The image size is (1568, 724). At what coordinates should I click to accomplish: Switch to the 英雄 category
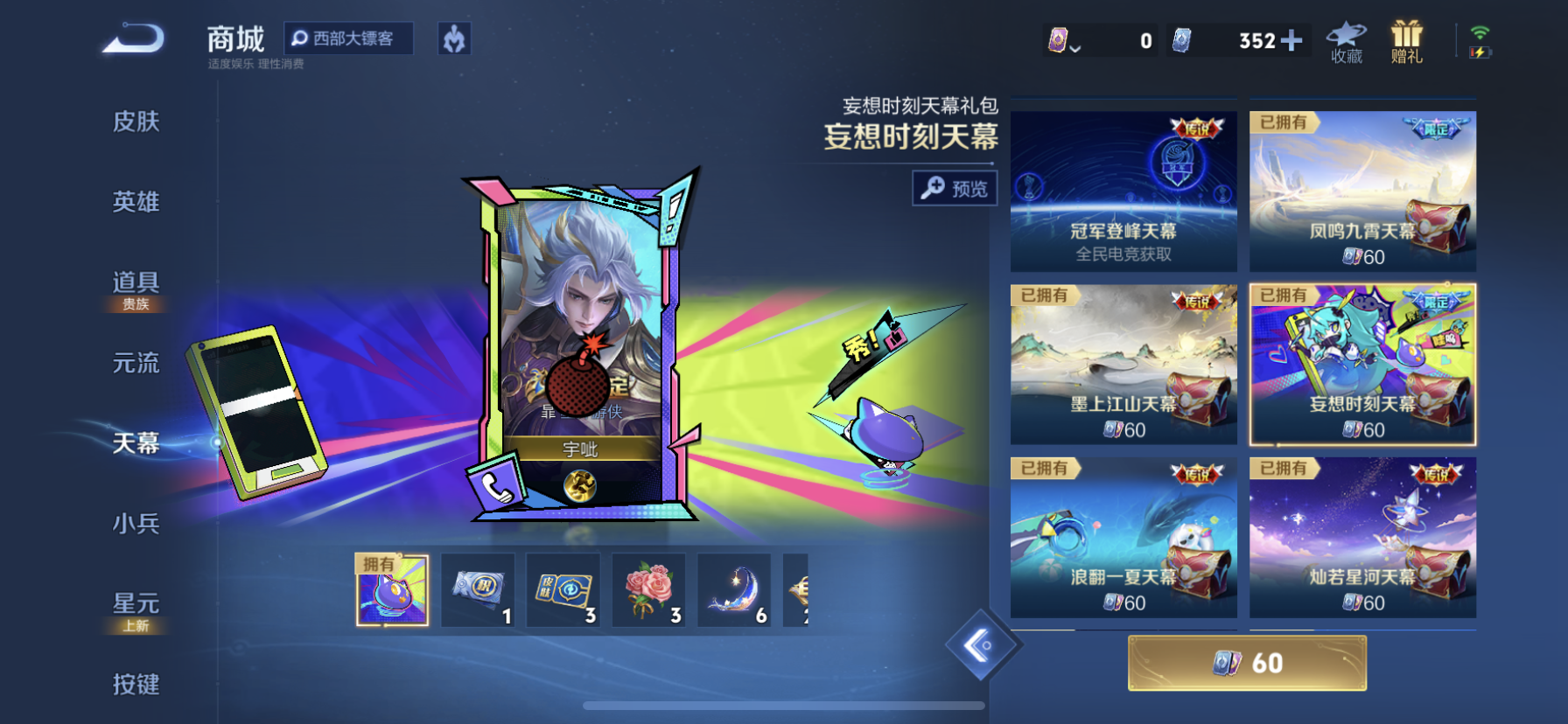tap(136, 202)
